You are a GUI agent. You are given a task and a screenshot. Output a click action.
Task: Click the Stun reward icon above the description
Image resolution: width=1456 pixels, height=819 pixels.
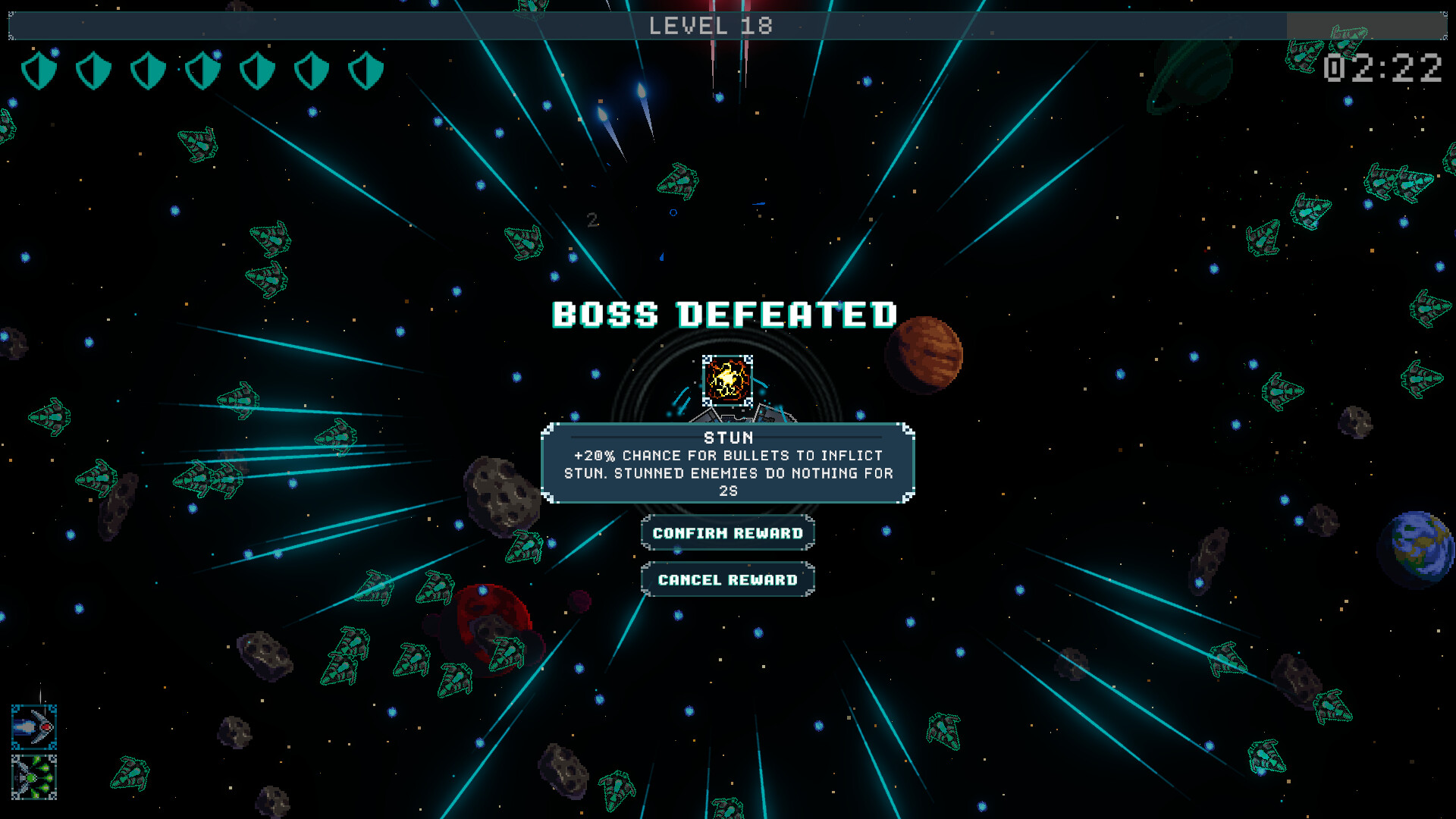(726, 382)
